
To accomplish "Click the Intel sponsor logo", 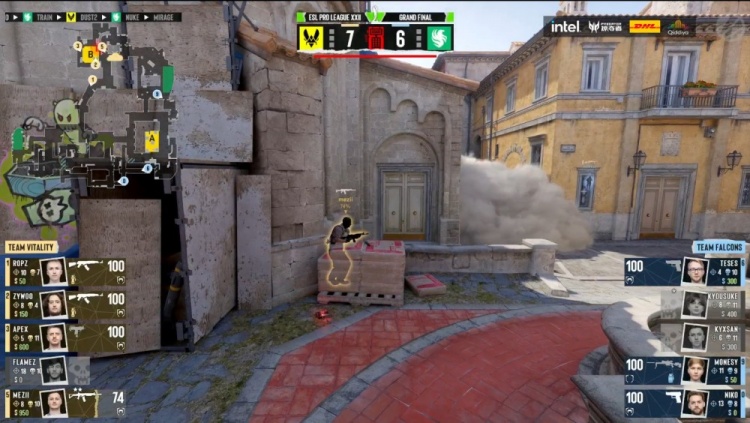I will coord(565,27).
